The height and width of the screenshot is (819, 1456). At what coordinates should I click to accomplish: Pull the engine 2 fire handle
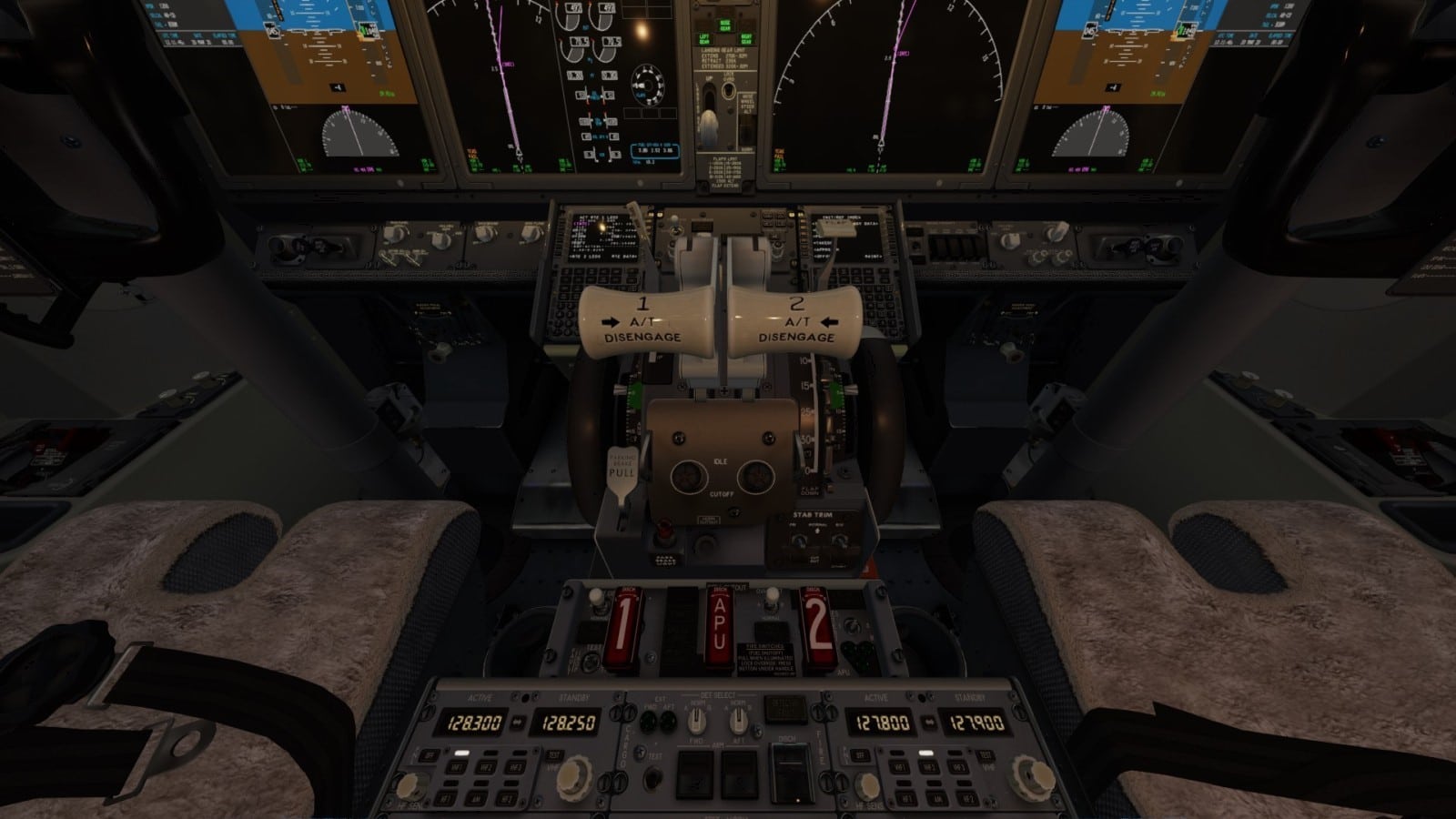(x=816, y=627)
